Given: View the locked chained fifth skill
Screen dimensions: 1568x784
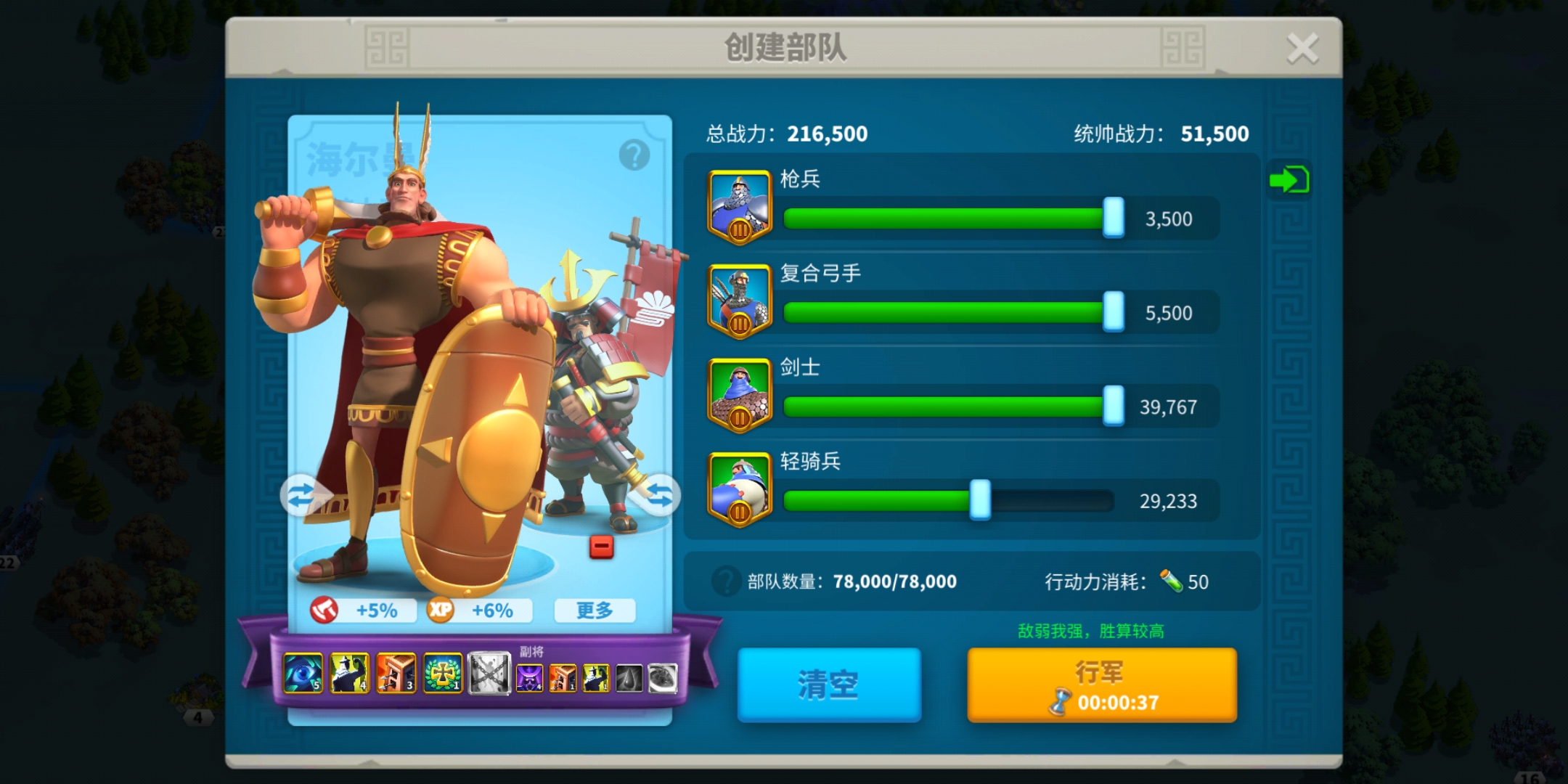Looking at the screenshot, I should tap(488, 674).
